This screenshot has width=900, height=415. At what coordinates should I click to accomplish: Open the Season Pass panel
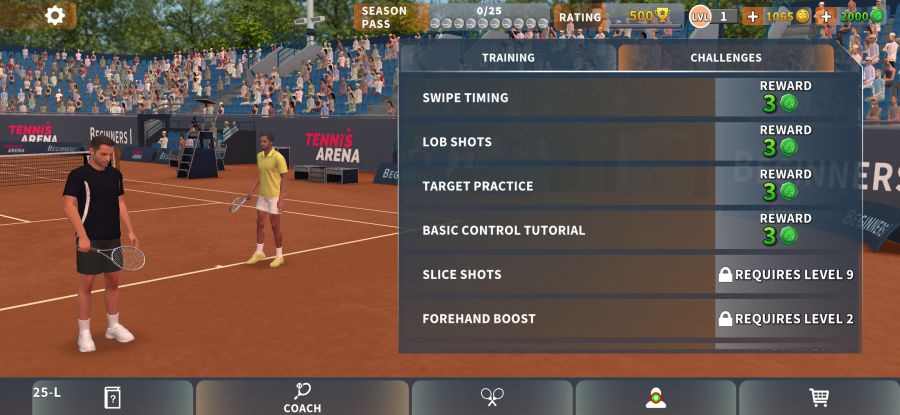click(450, 17)
